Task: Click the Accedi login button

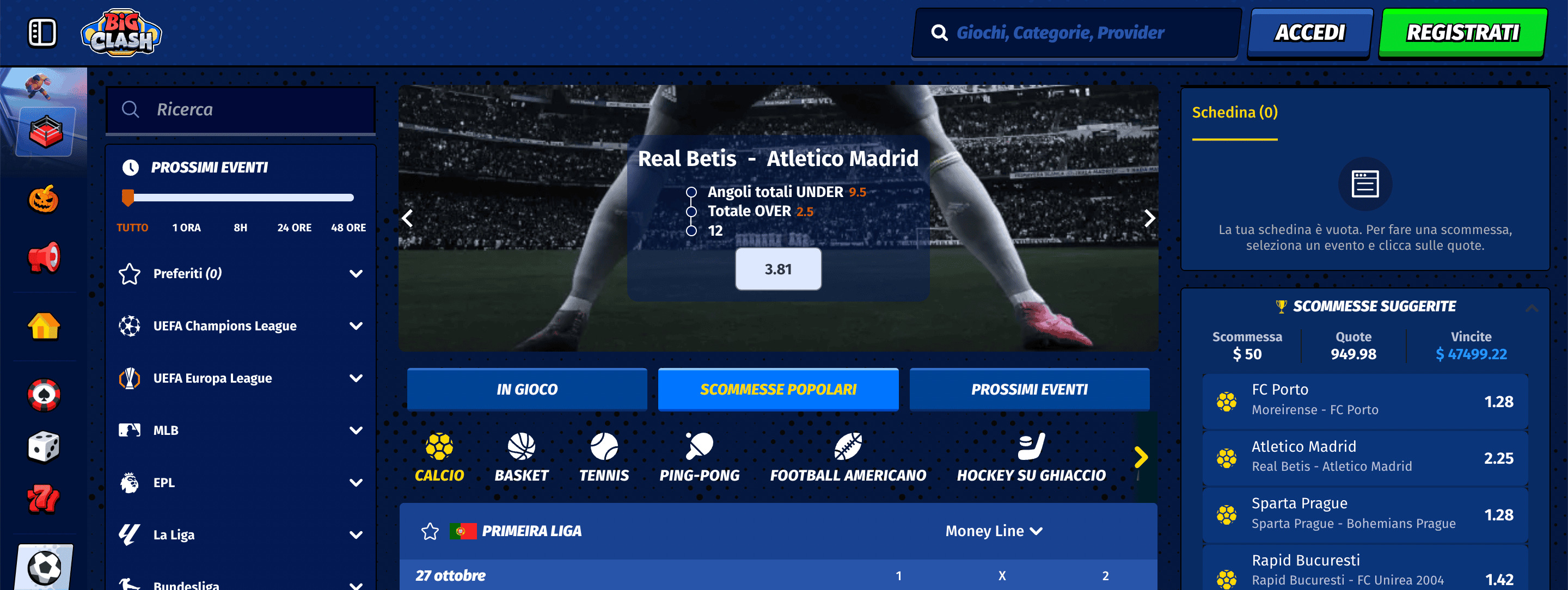Action: pyautogui.click(x=1309, y=32)
